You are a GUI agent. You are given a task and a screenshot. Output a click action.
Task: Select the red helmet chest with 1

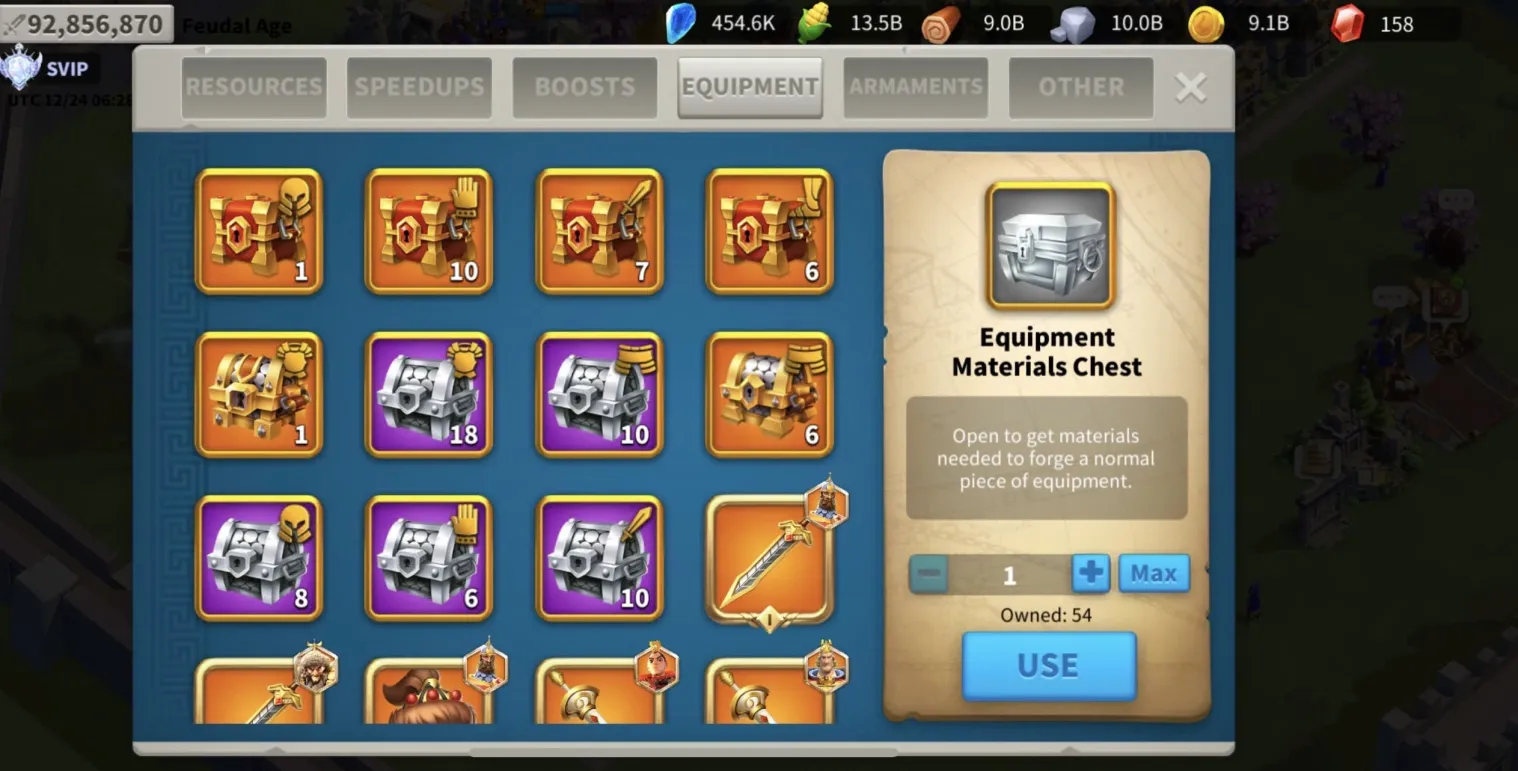[x=259, y=231]
